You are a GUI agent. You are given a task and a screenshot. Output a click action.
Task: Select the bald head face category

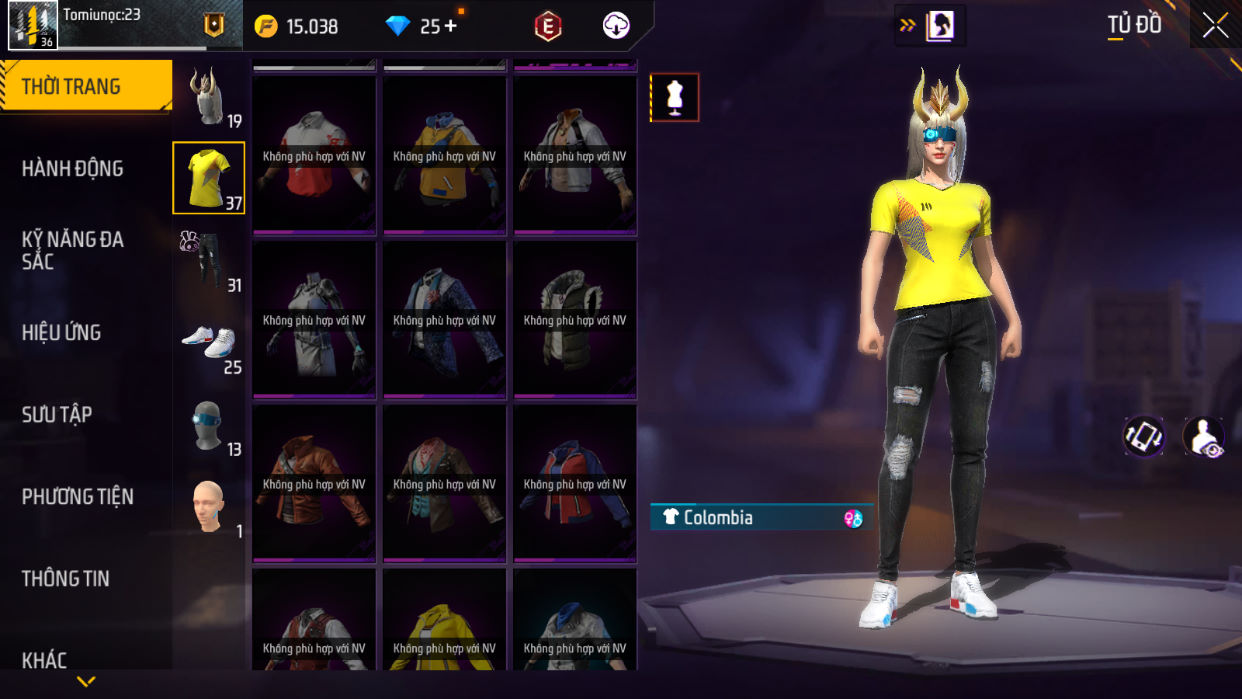(208, 506)
